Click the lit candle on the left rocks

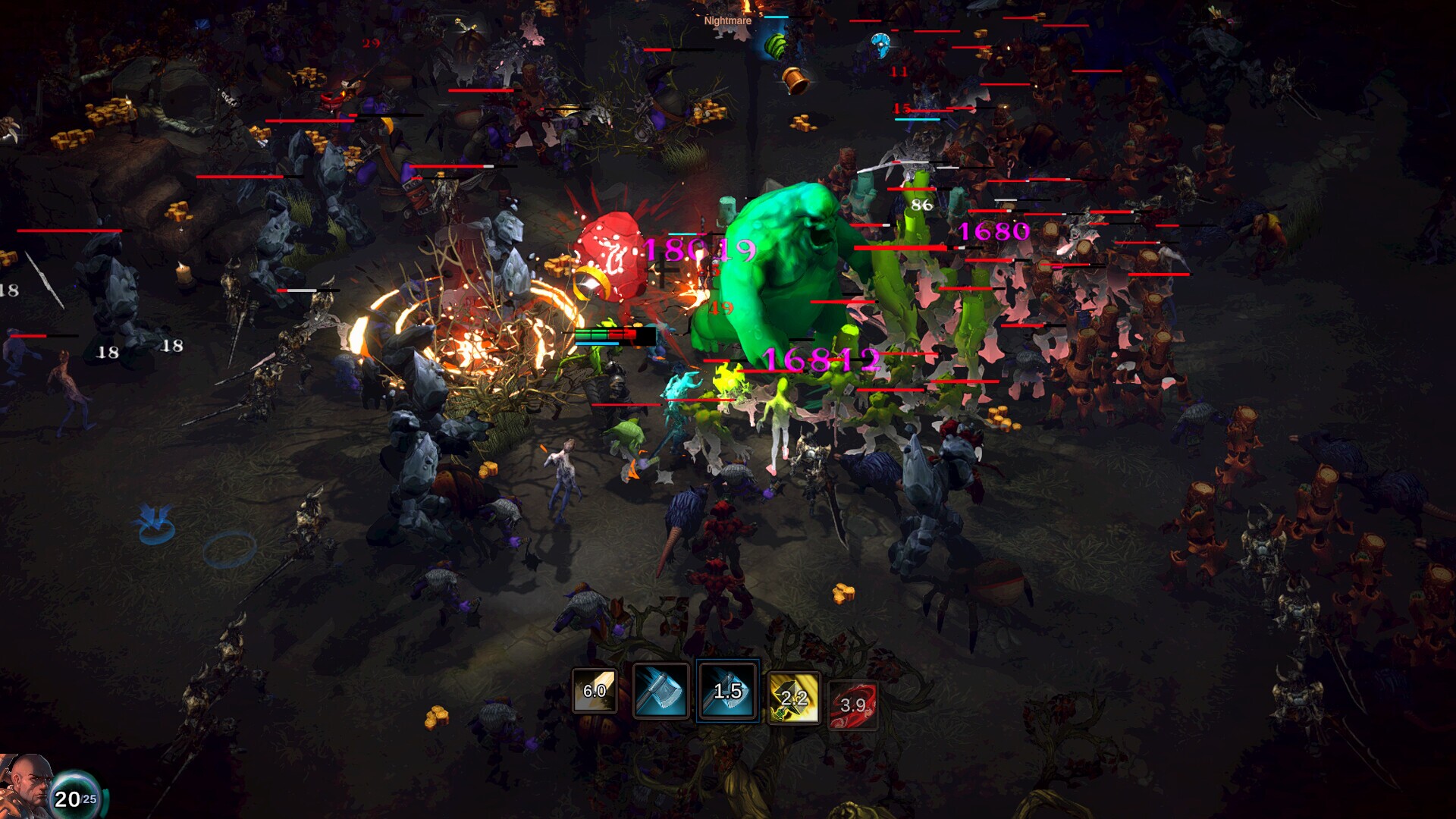(184, 271)
